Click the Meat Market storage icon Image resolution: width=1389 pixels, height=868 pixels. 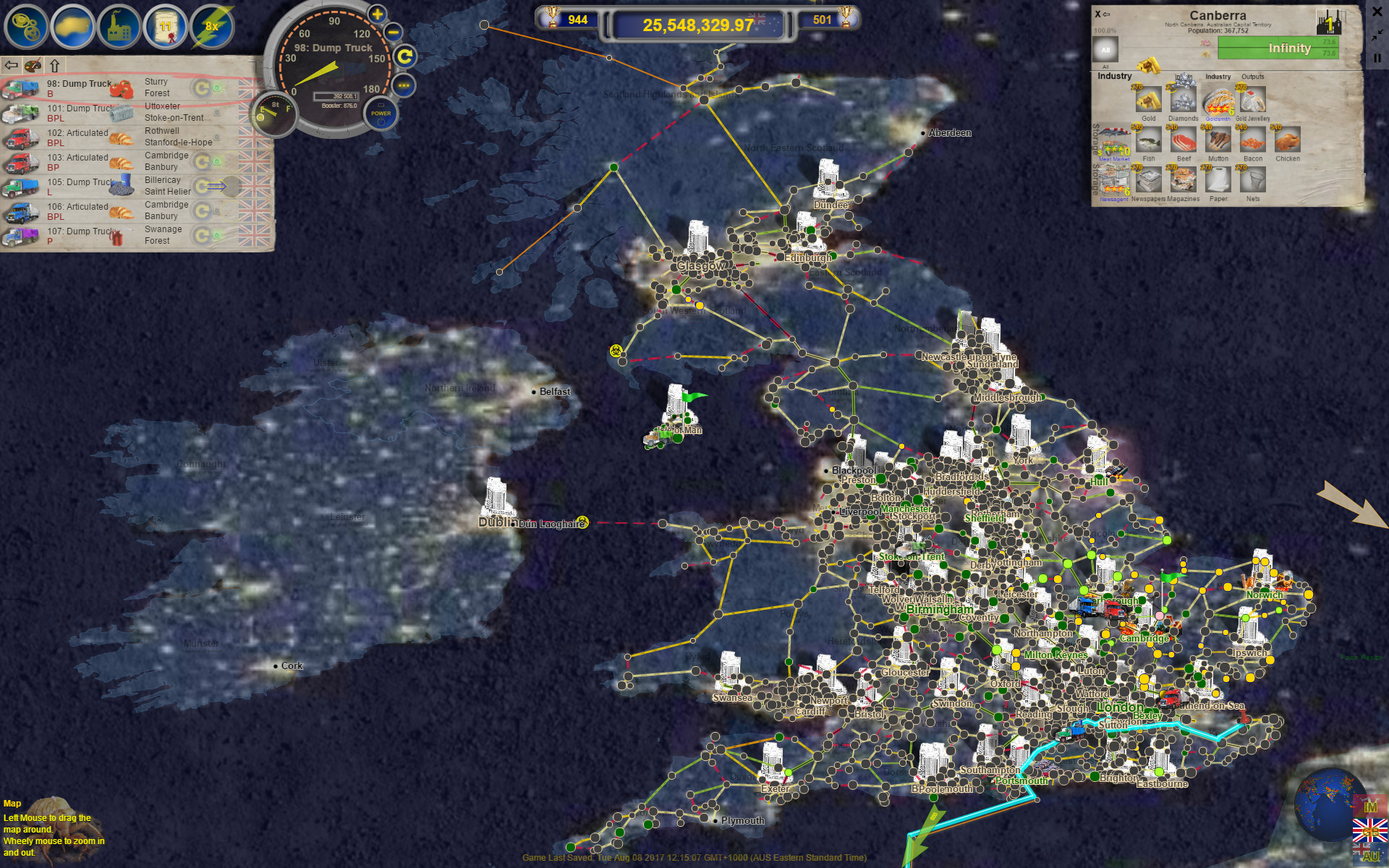[x=1114, y=142]
